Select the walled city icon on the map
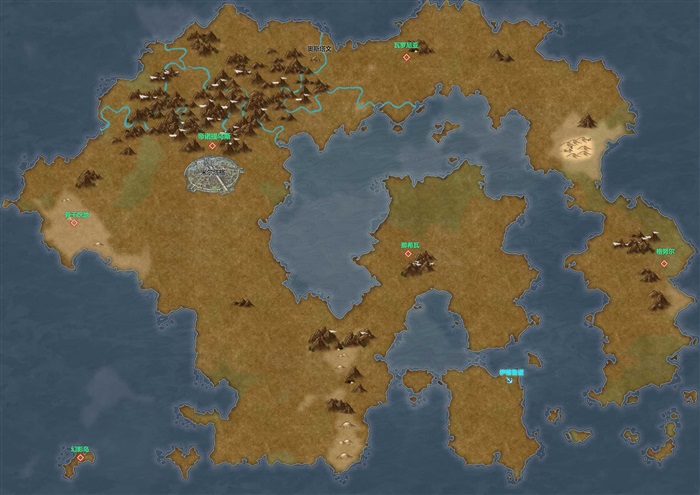Viewport: 700px width, 495px height. pyautogui.click(x=214, y=172)
